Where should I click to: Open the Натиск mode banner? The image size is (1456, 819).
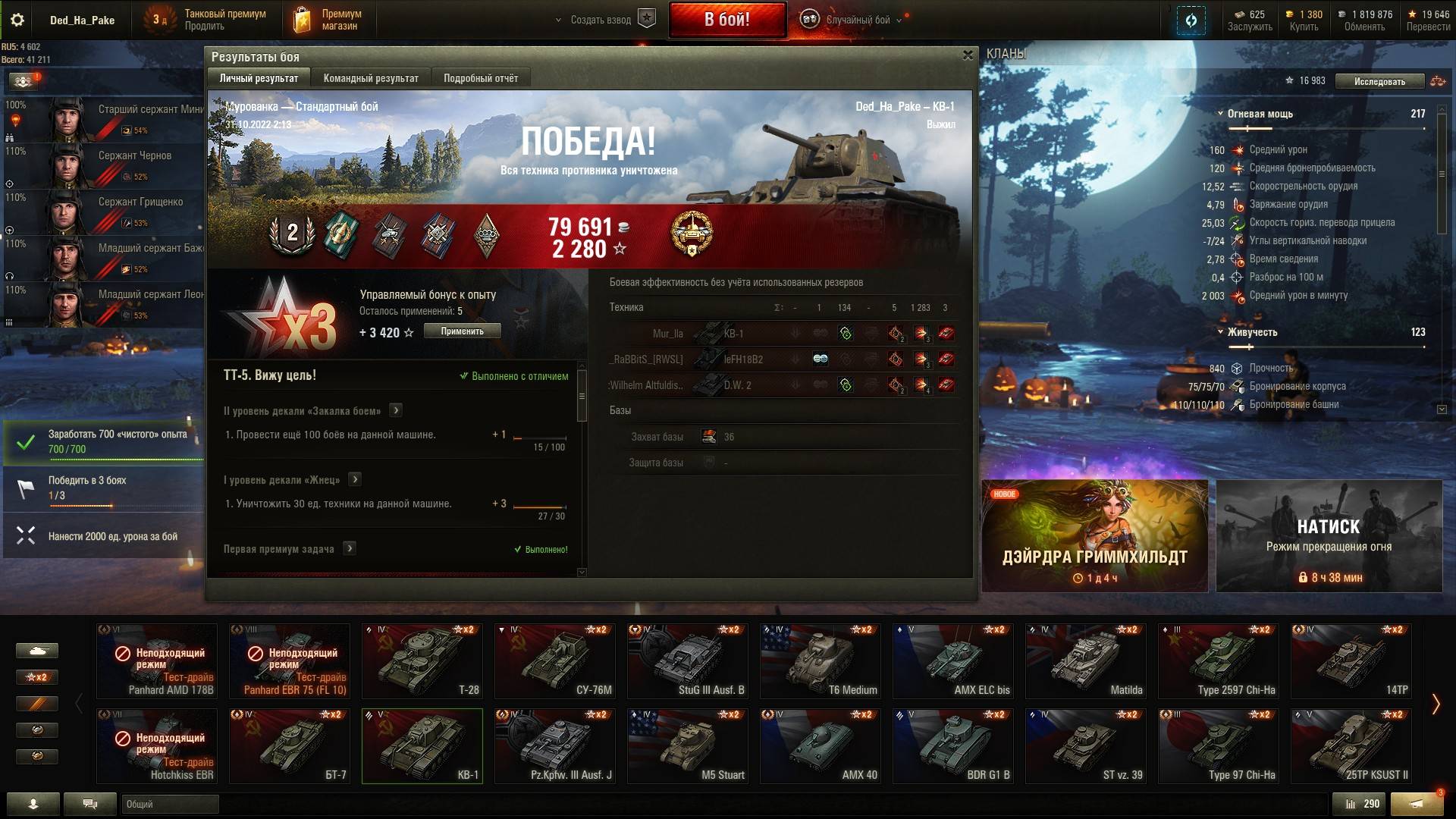(1329, 535)
